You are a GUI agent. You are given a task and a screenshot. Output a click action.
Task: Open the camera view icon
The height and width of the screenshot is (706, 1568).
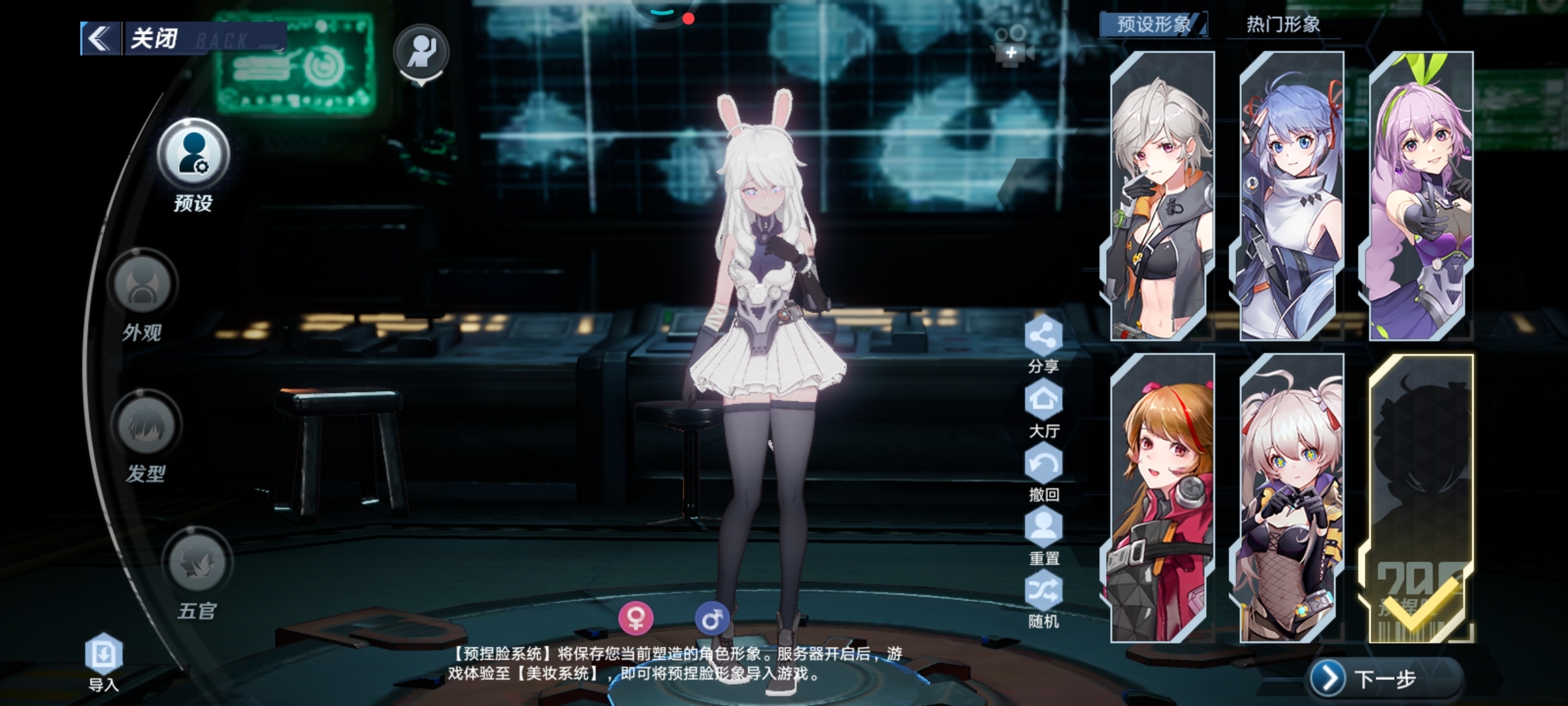pyautogui.click(x=1011, y=46)
